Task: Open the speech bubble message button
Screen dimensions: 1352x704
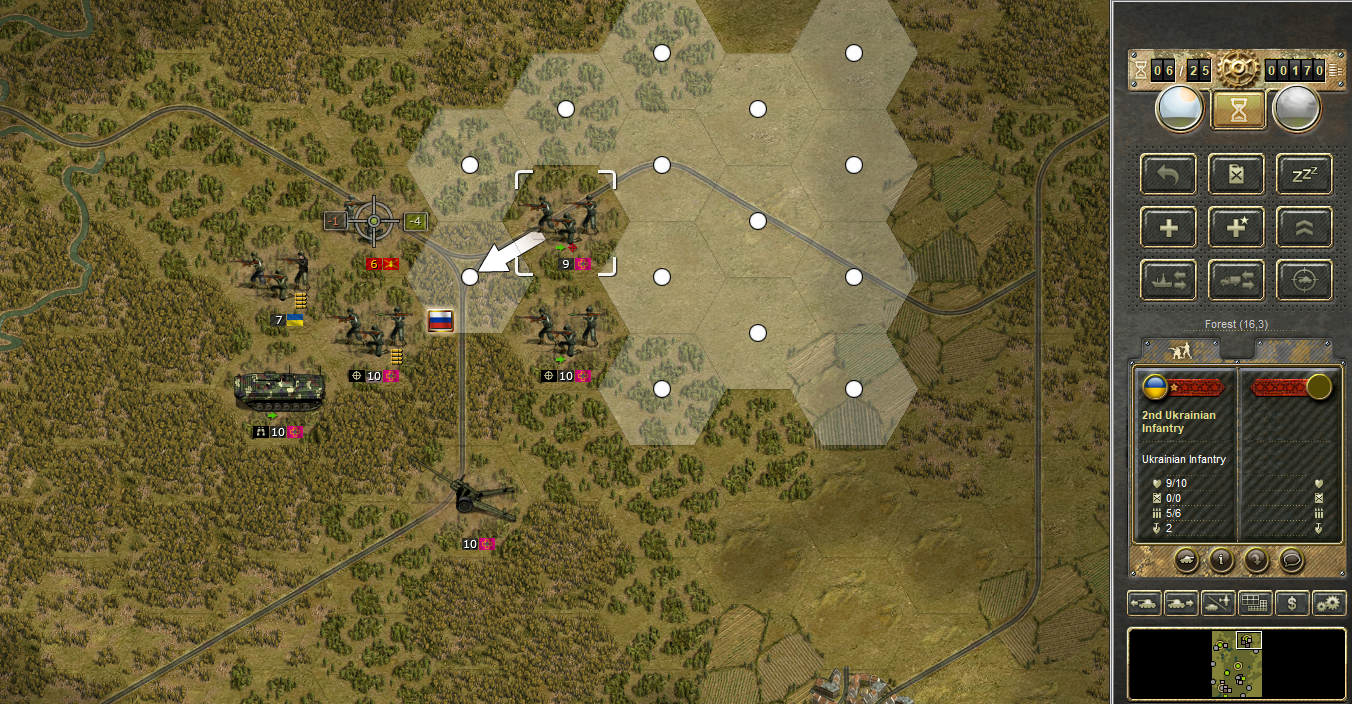Action: (1291, 560)
